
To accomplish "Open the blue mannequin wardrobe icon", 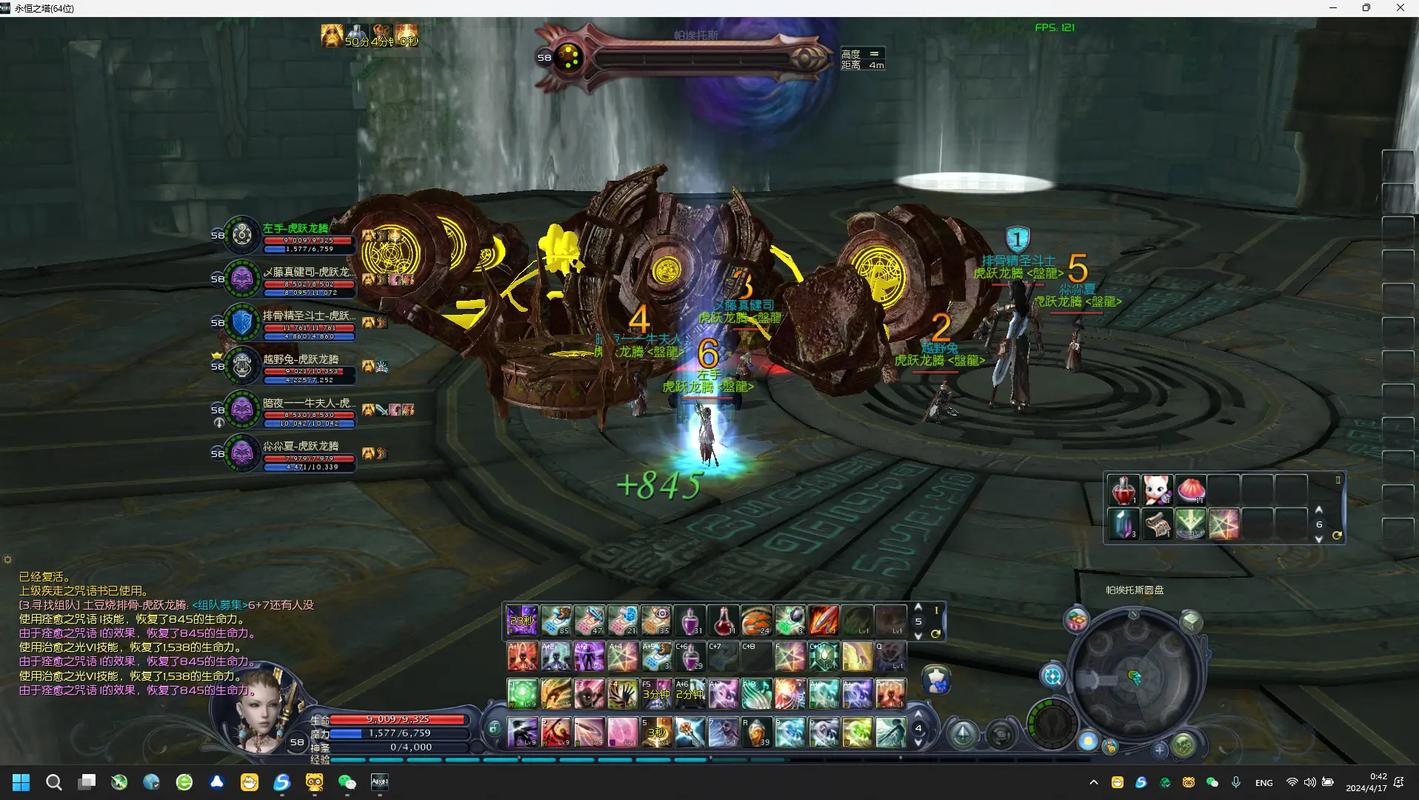I will pos(935,680).
